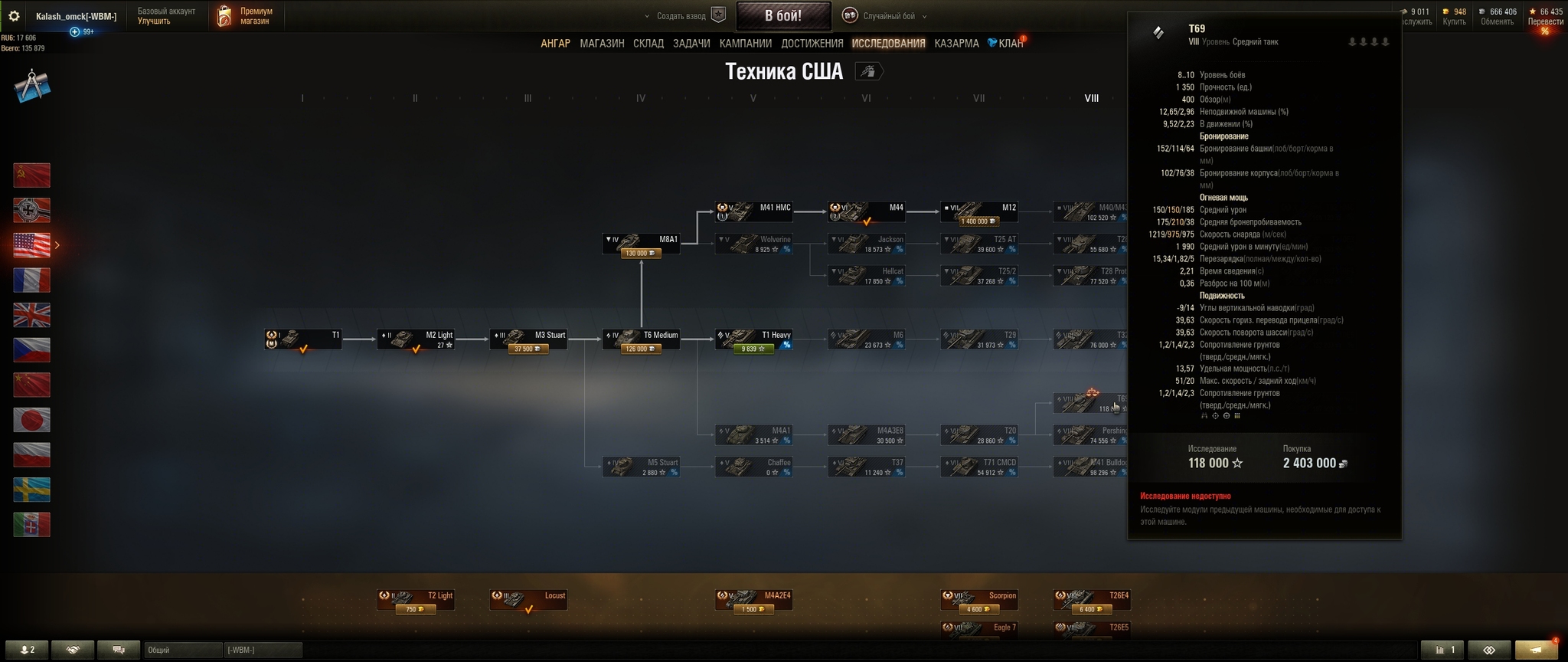Open the game settings gear icon

tap(14, 16)
